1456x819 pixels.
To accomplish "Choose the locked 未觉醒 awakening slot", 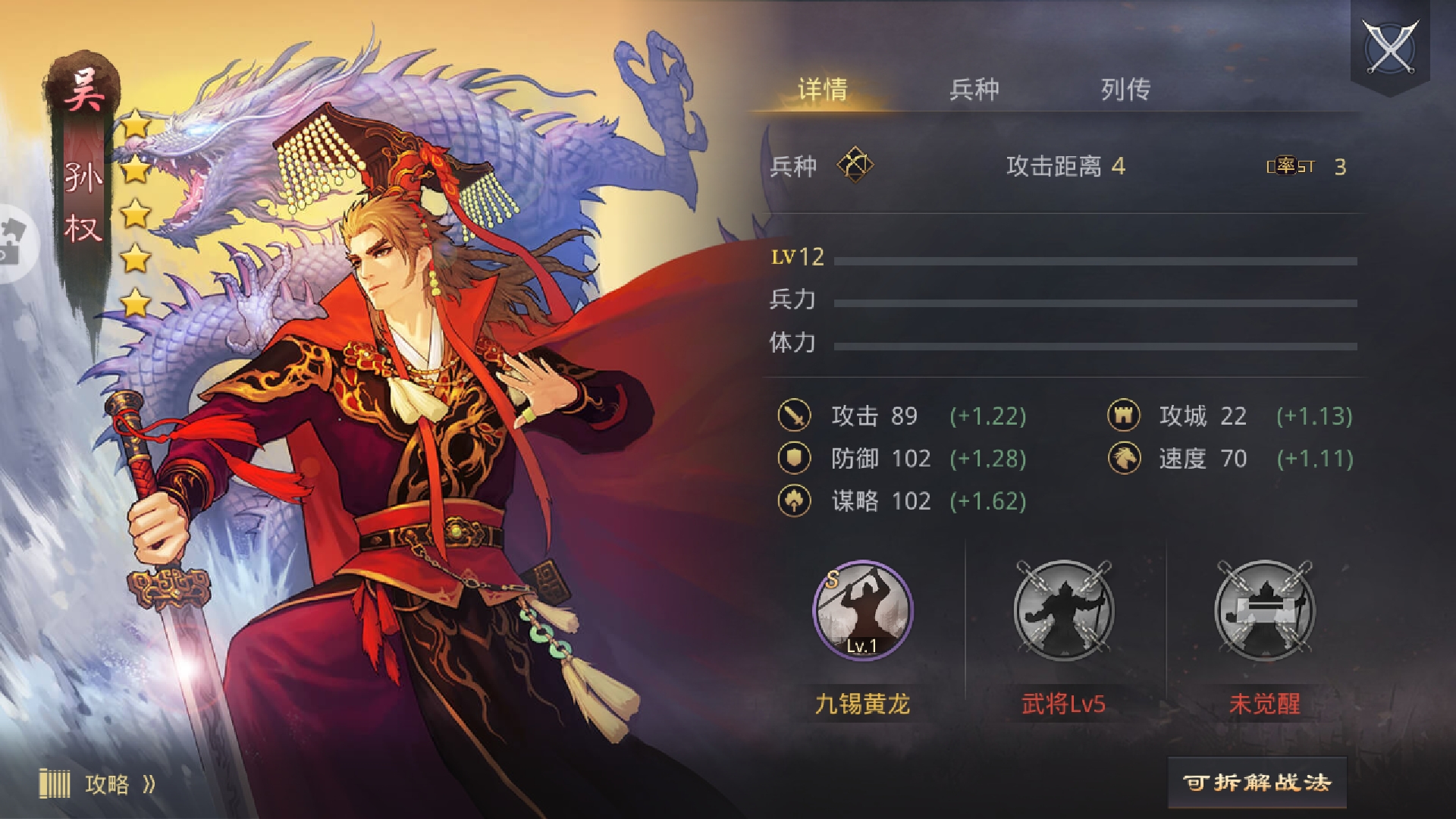I will tap(1264, 610).
